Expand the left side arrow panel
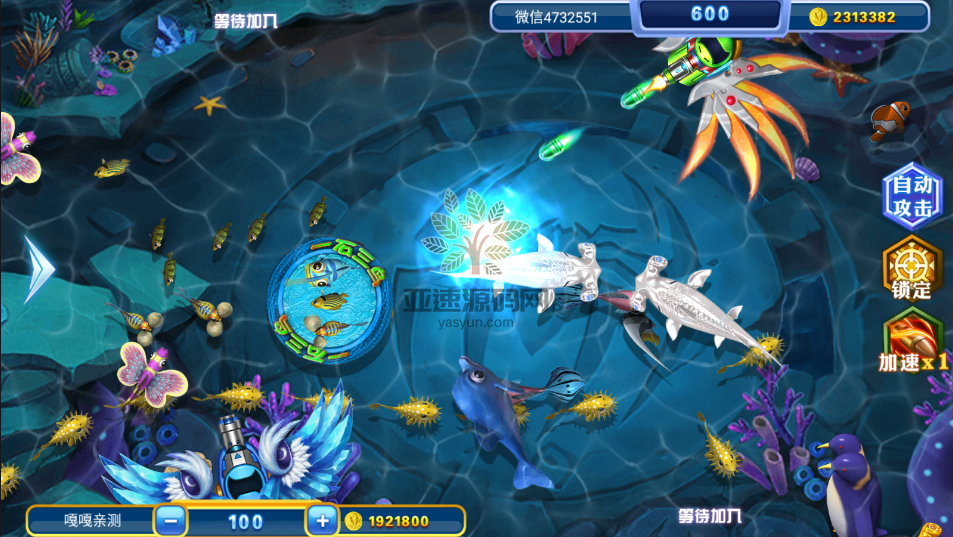953x537 pixels. tap(40, 268)
